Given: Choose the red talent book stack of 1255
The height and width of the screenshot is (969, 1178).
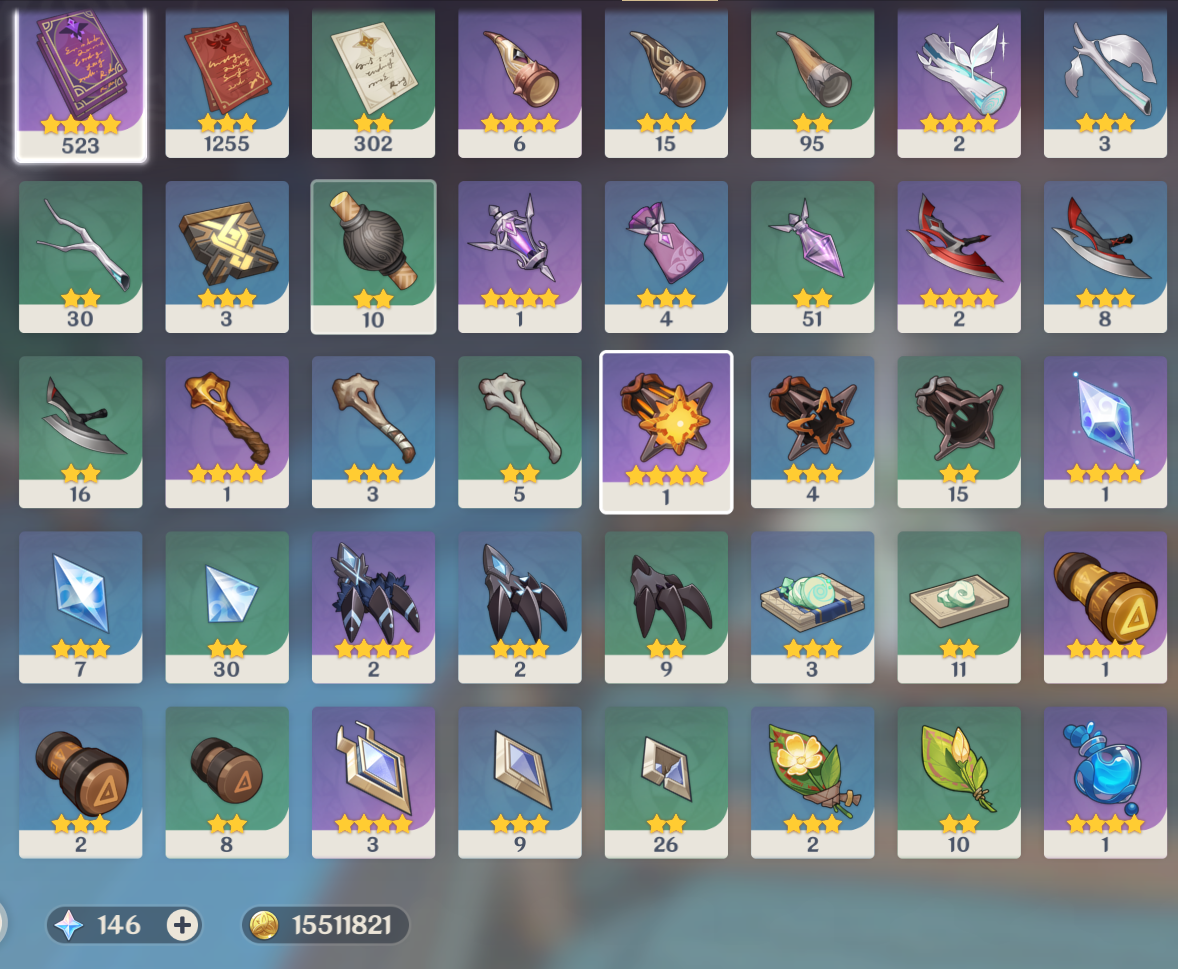Looking at the screenshot, I should point(227,82).
